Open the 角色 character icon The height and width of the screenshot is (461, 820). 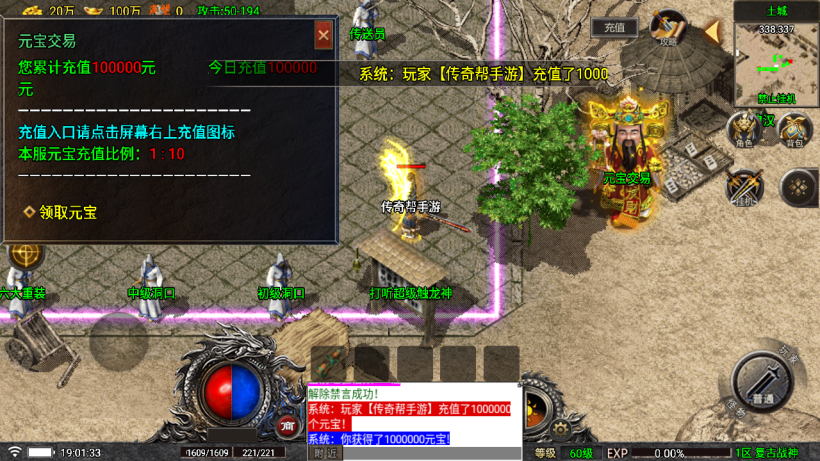[743, 129]
